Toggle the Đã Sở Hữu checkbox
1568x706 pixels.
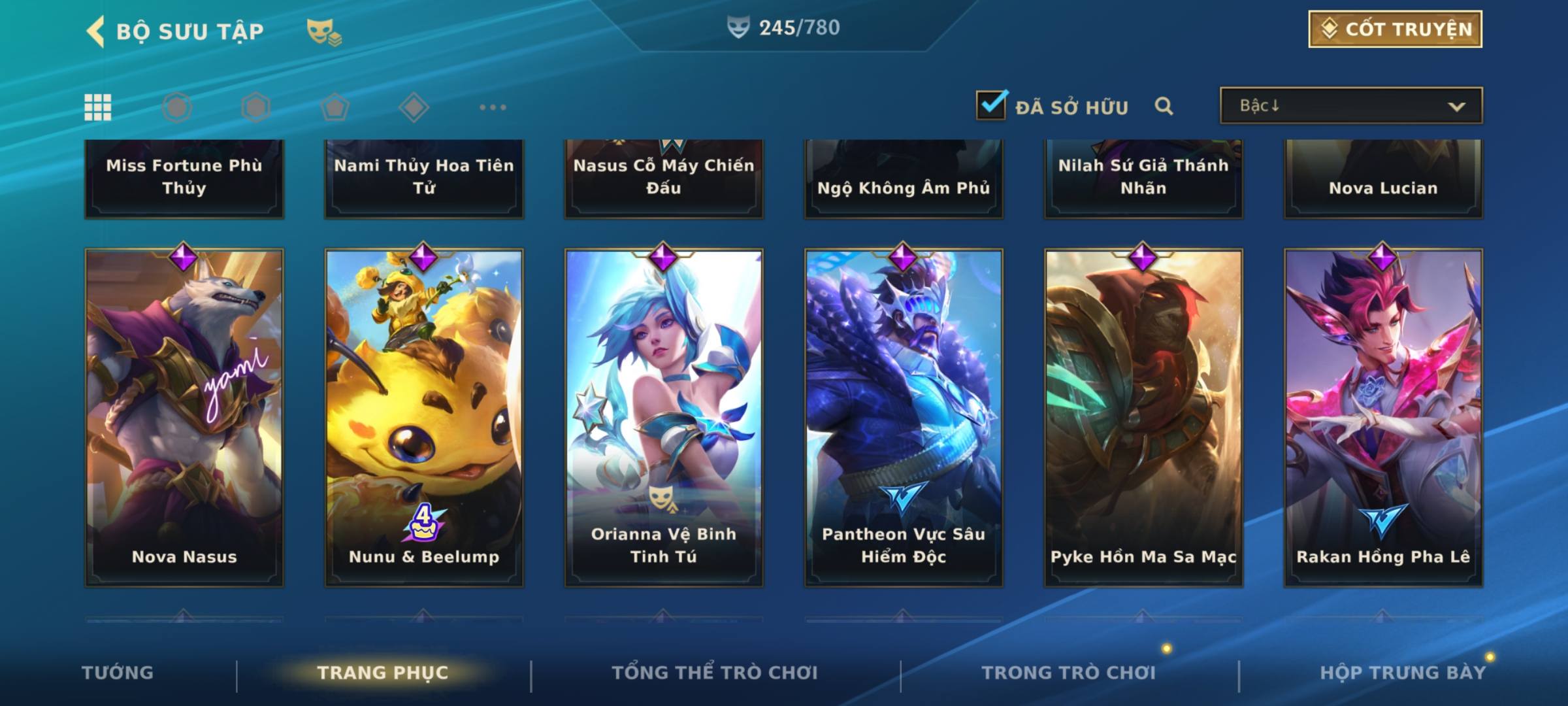pyautogui.click(x=991, y=105)
